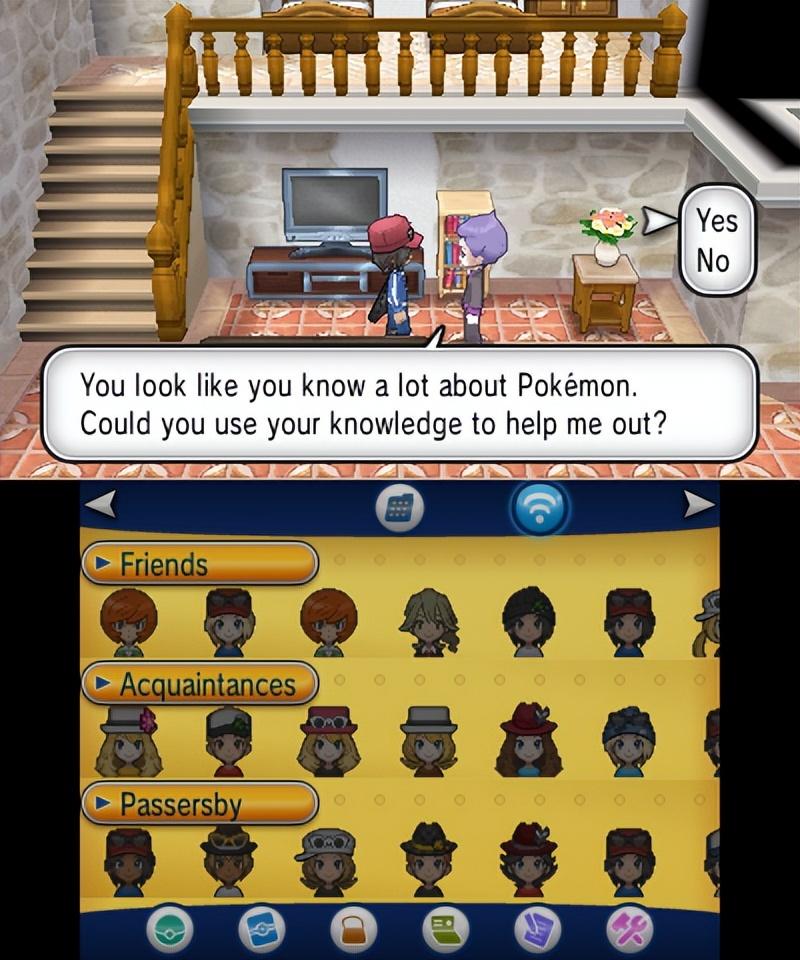Toggle the Wi-Fi internet connection icon
The width and height of the screenshot is (800, 960).
(x=540, y=510)
